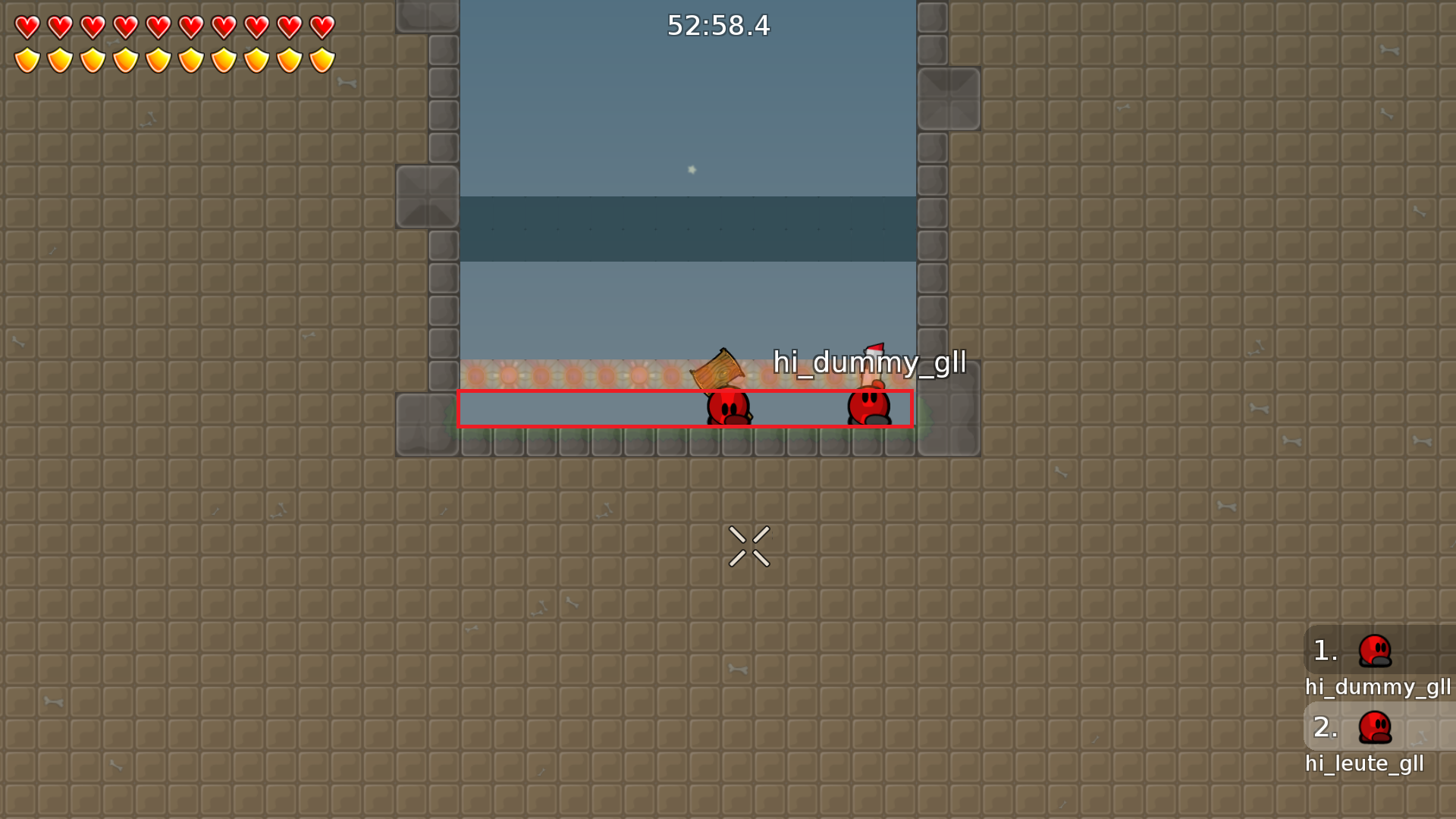Click the first golden shield armor icon
This screenshot has height=819, width=1456.
tap(26, 59)
